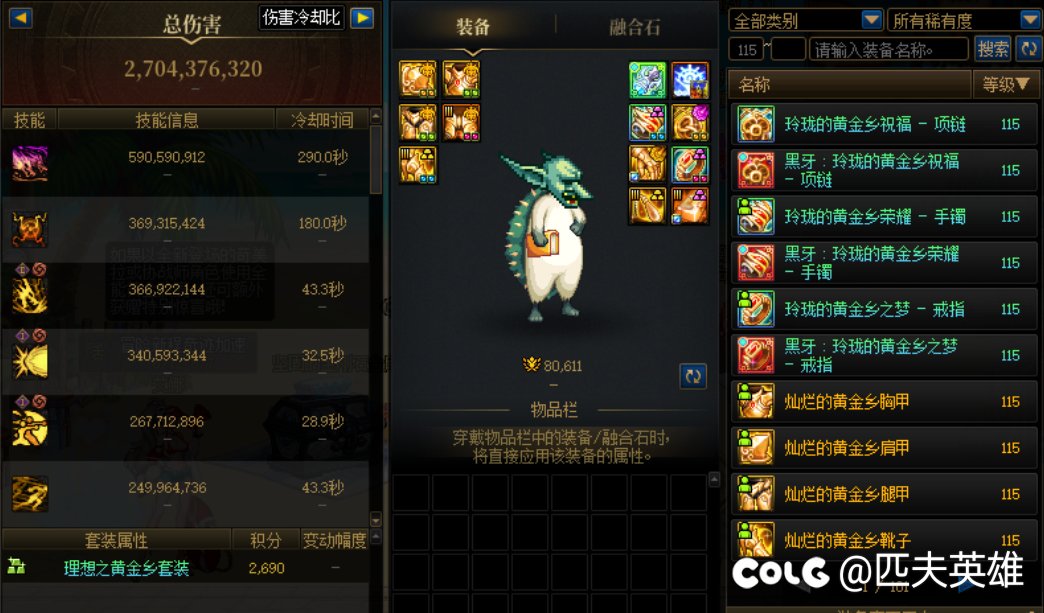This screenshot has width=1044, height=613.
Task: Switch to the 融合石 tab
Action: tap(635, 27)
